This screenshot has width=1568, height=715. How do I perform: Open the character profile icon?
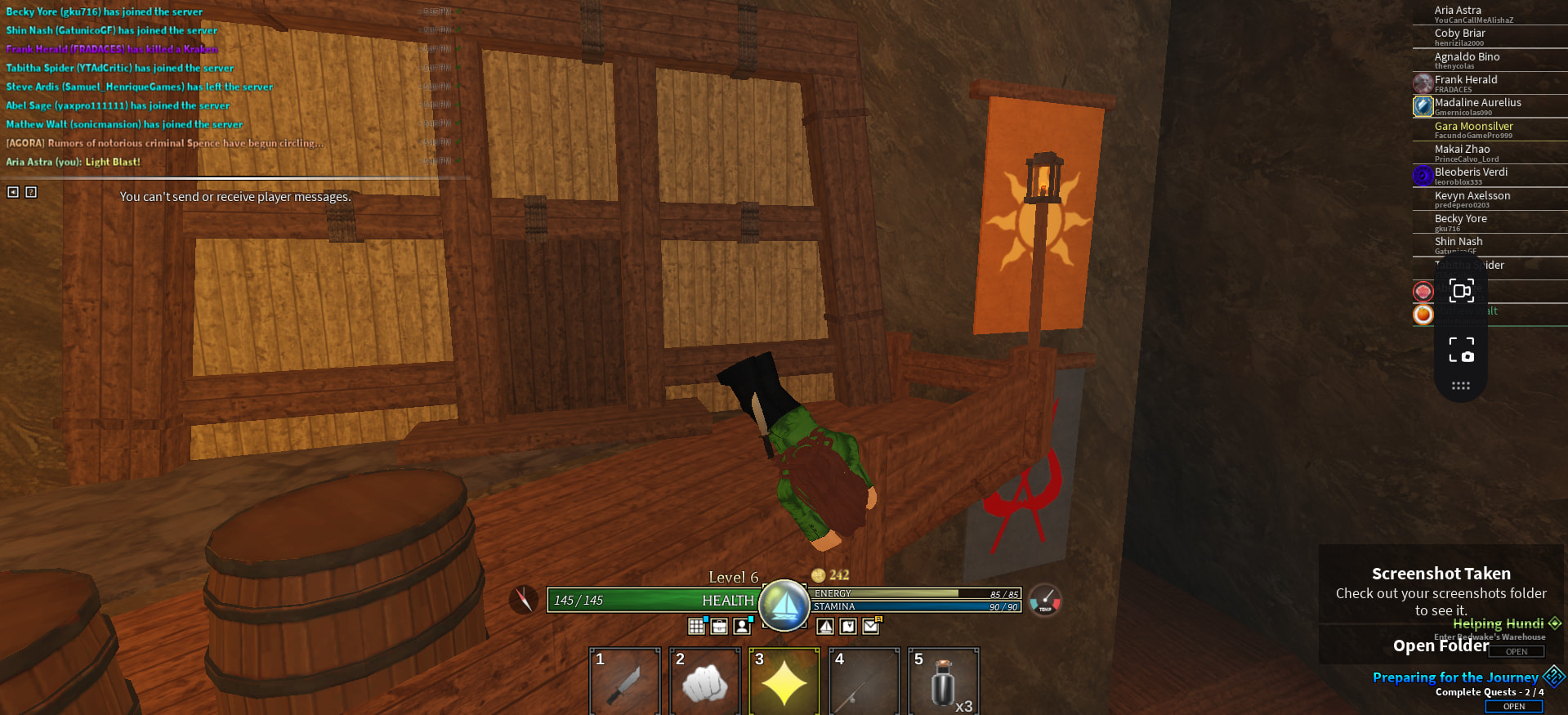coord(742,626)
